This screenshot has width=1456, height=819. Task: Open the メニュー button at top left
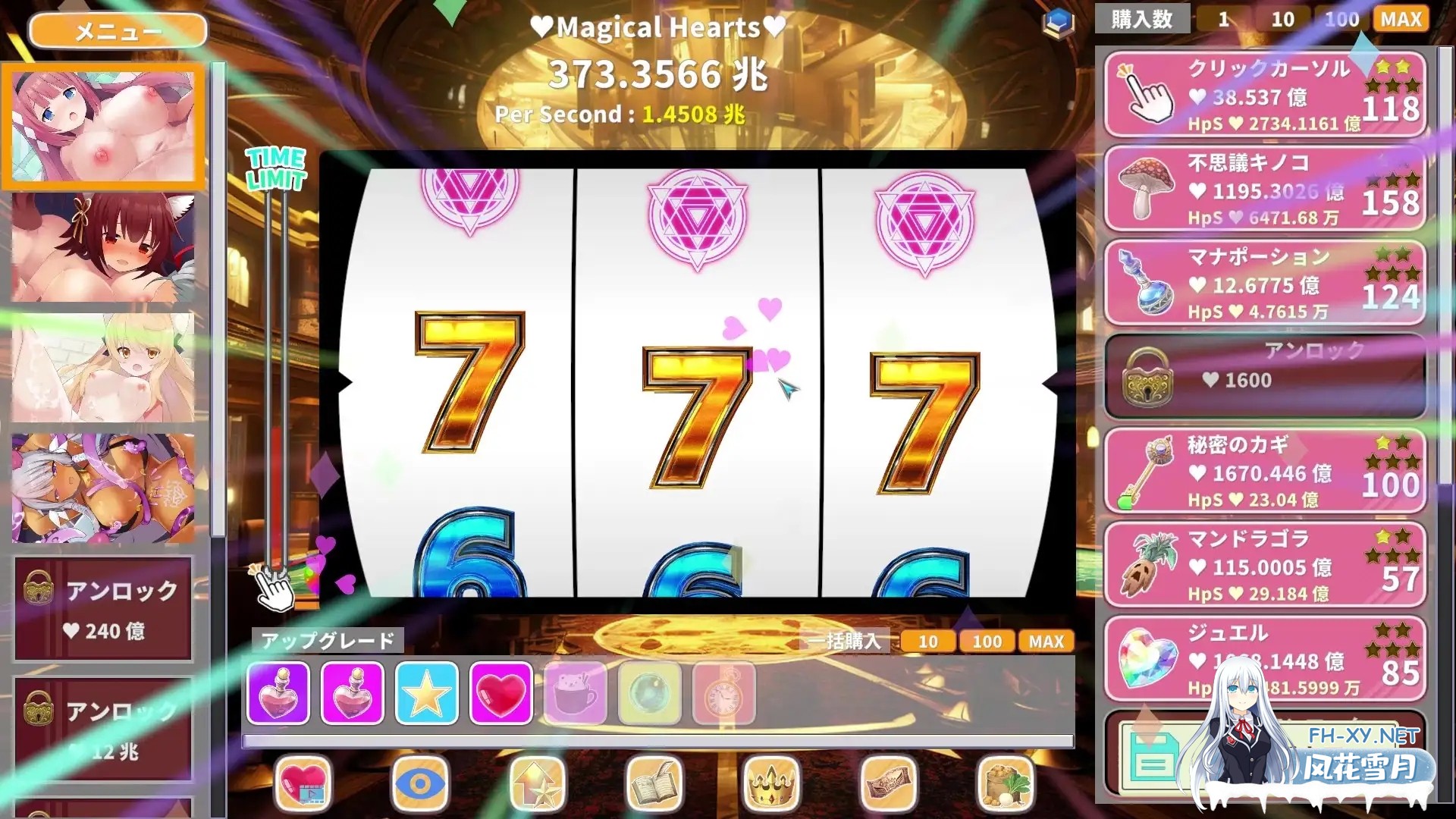click(x=118, y=30)
